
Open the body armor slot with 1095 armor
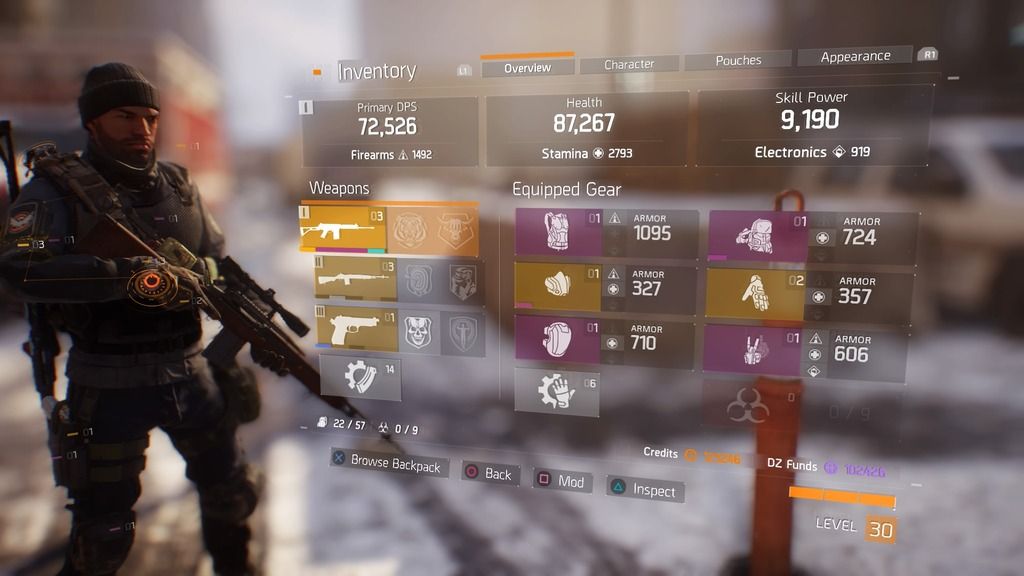pos(606,234)
